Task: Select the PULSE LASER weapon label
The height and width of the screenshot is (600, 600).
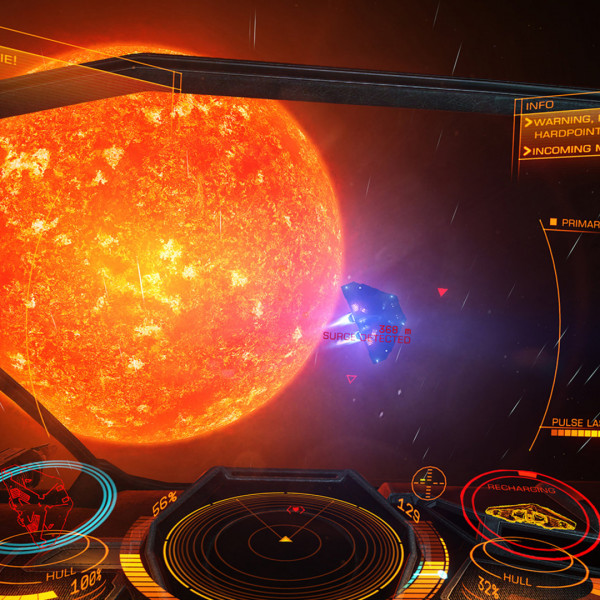Action: pos(573,423)
